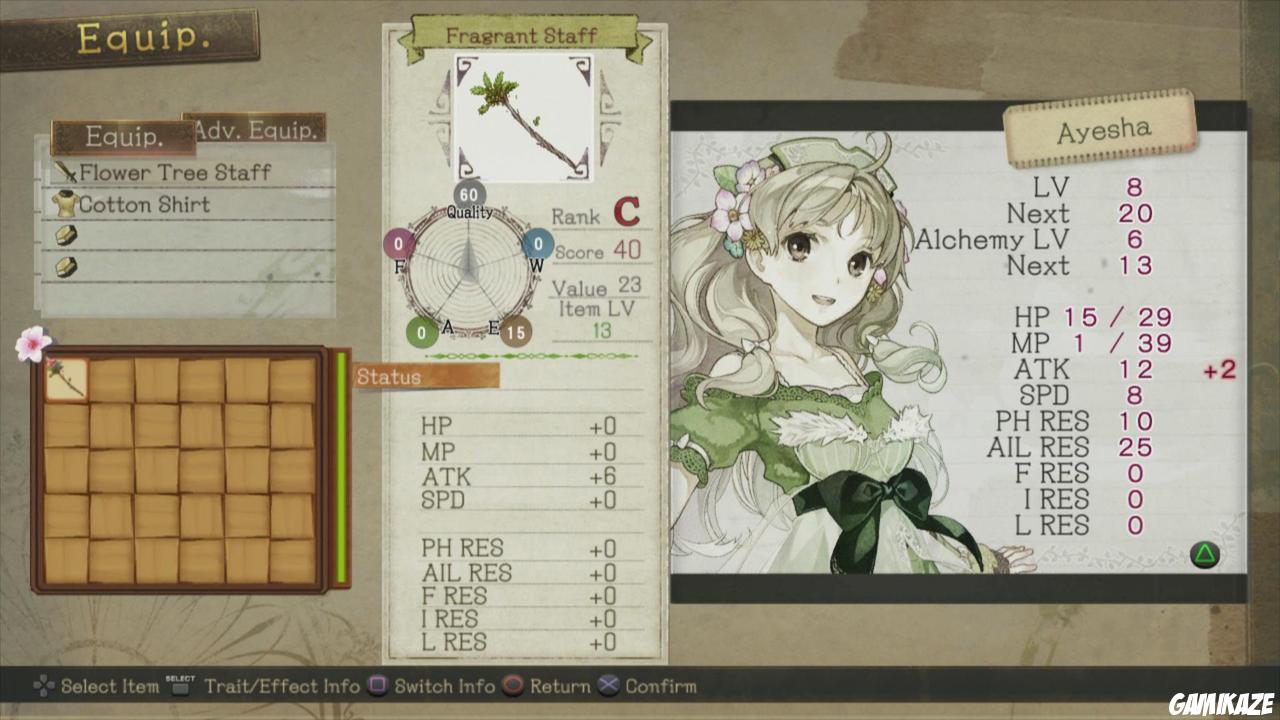
Task: Click the D-pad Select Item icon
Action: tap(45, 687)
